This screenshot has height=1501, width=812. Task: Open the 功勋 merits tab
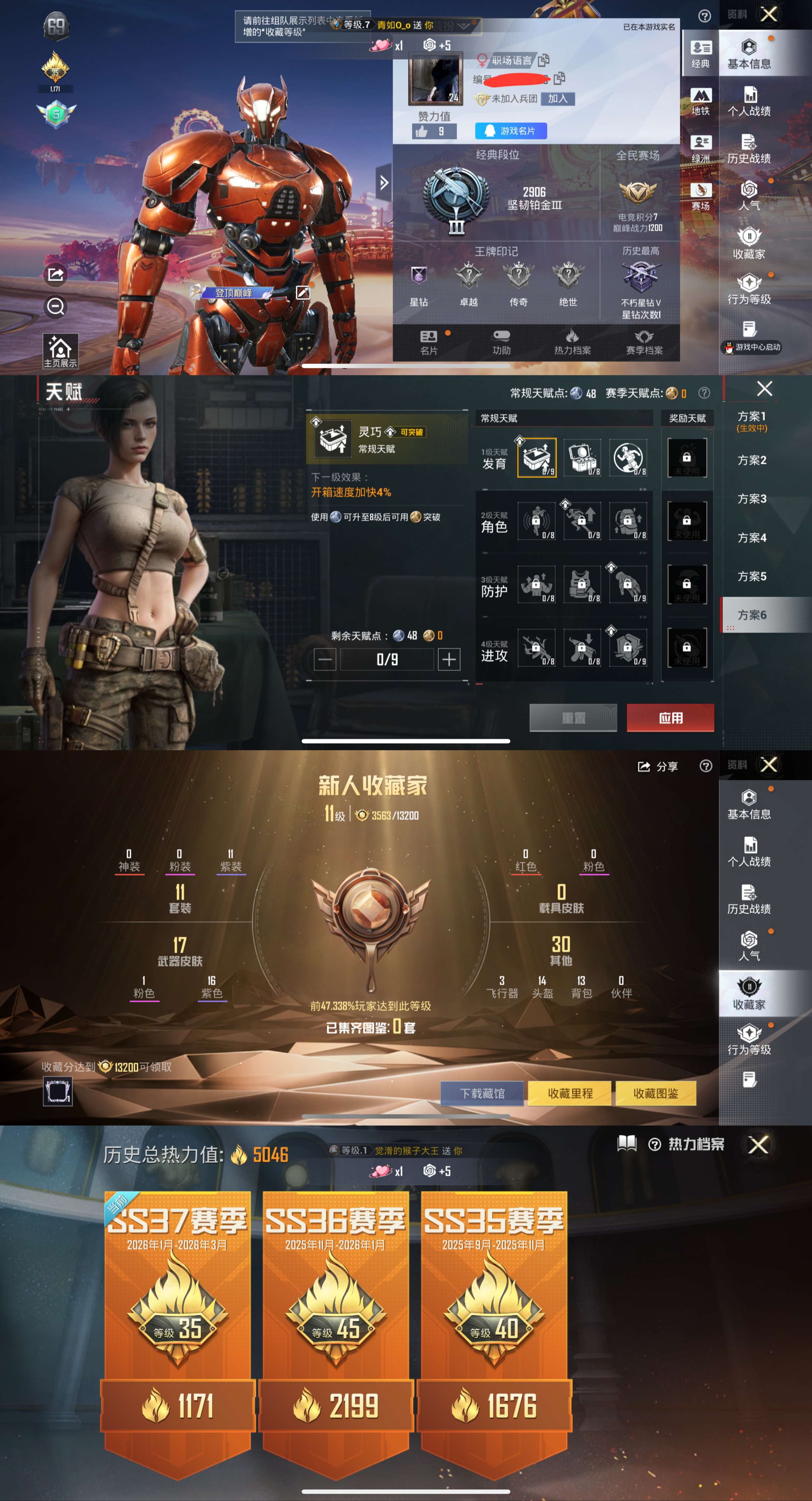click(501, 343)
